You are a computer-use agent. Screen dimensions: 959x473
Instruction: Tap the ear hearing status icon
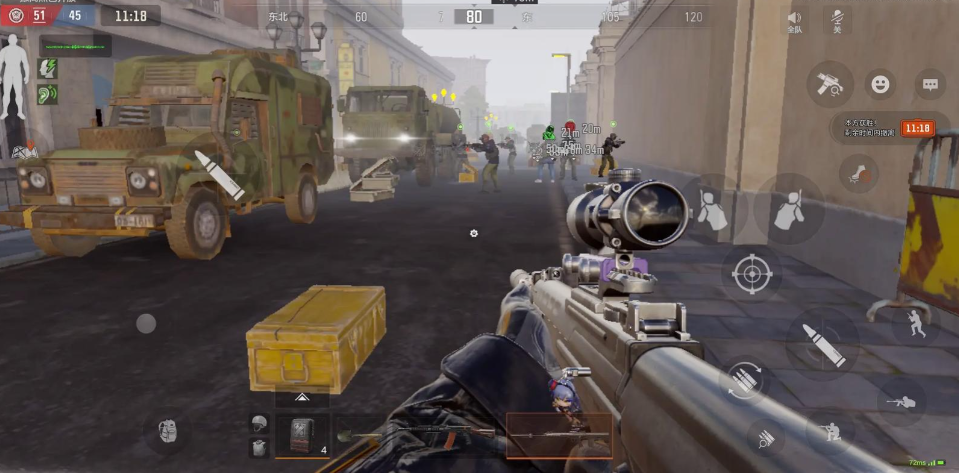(x=47, y=95)
